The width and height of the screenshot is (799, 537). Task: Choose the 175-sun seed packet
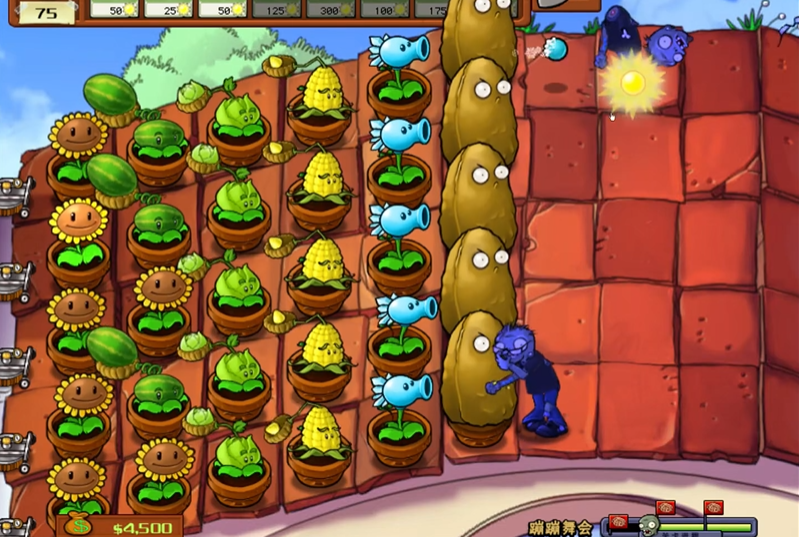(430, 9)
